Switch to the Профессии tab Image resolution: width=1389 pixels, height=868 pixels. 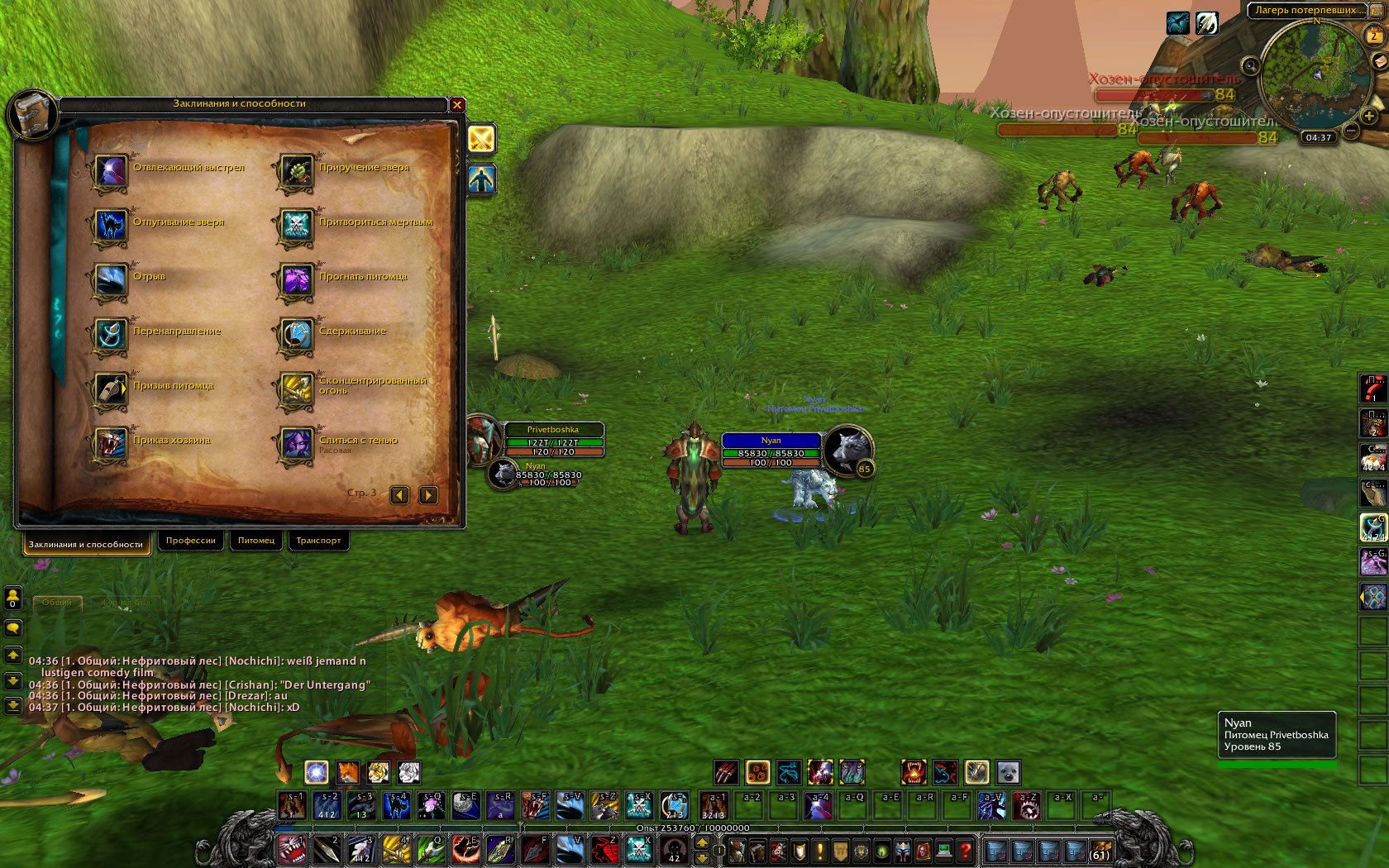[190, 541]
